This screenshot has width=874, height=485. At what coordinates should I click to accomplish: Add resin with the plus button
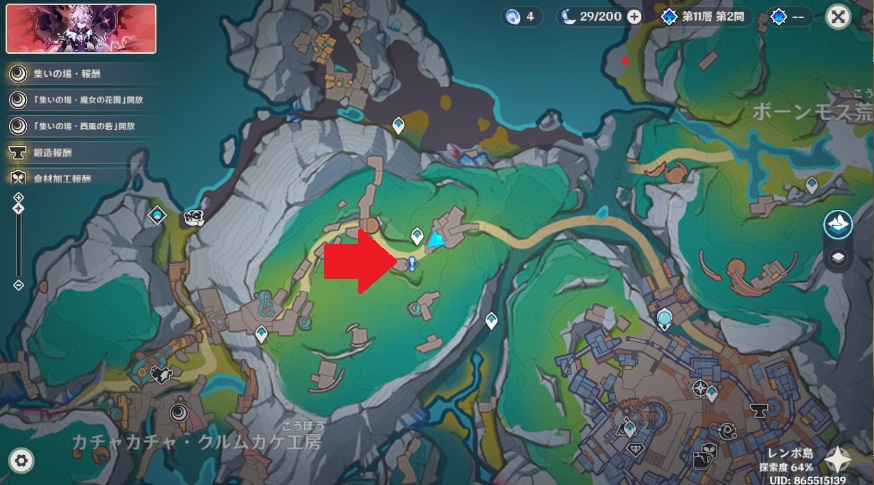coord(634,17)
